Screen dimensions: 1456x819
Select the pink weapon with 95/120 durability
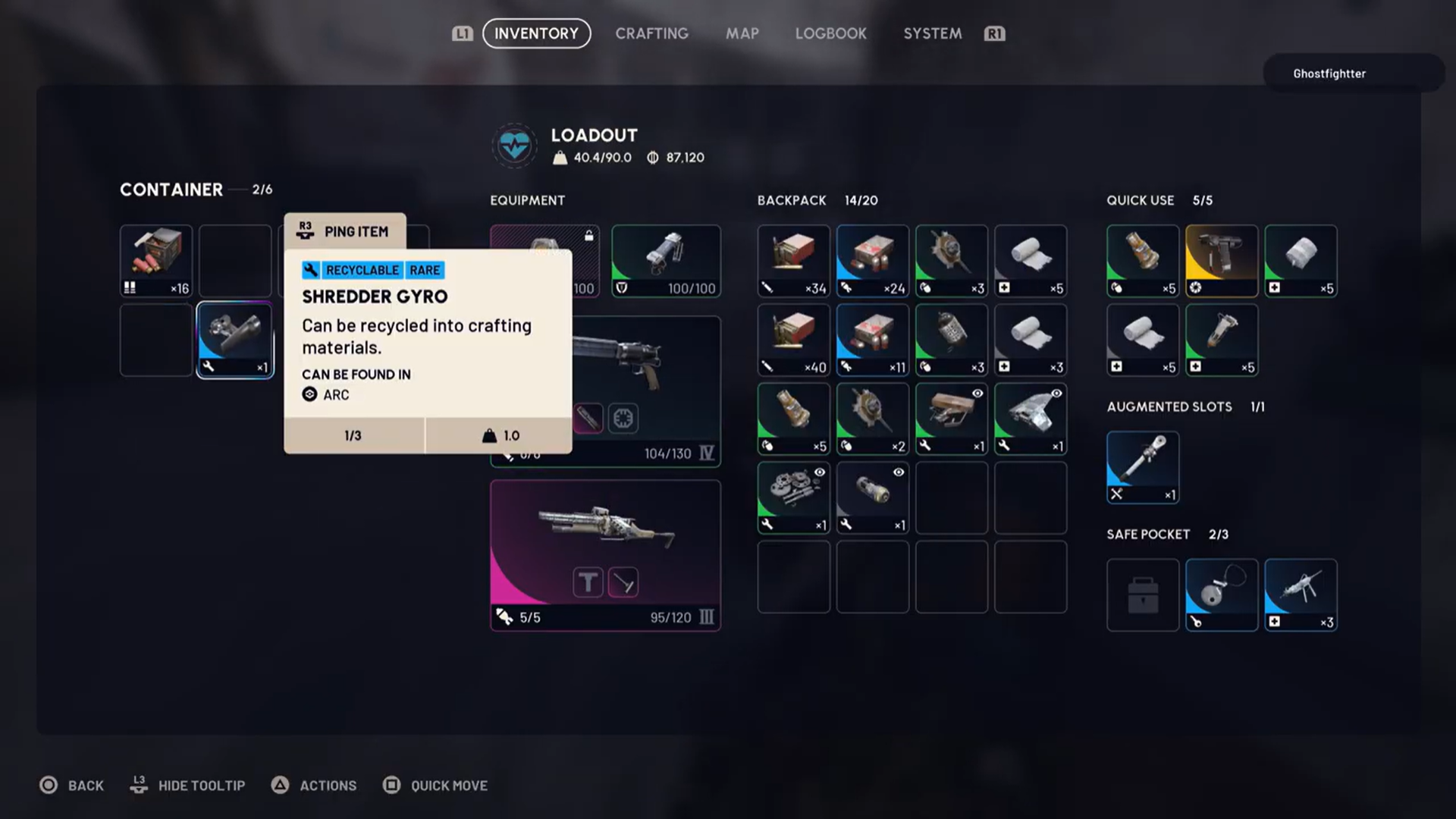click(x=605, y=554)
